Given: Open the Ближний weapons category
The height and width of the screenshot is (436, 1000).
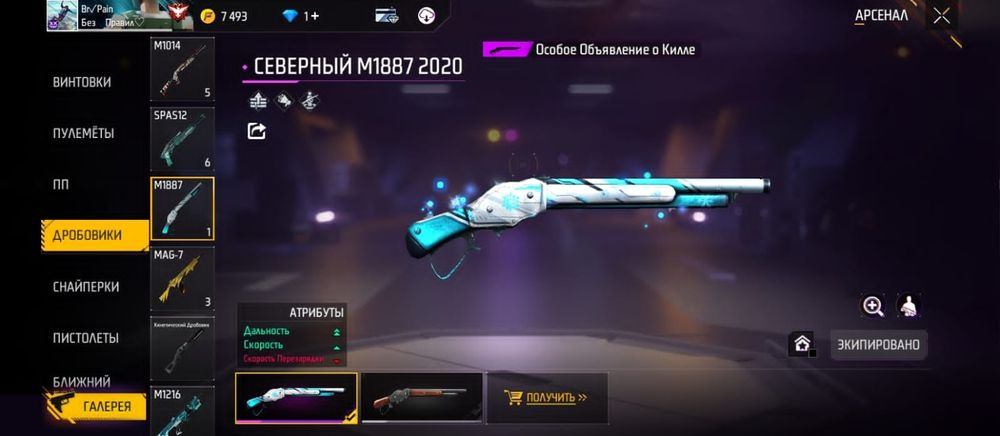Looking at the screenshot, I should [x=81, y=382].
